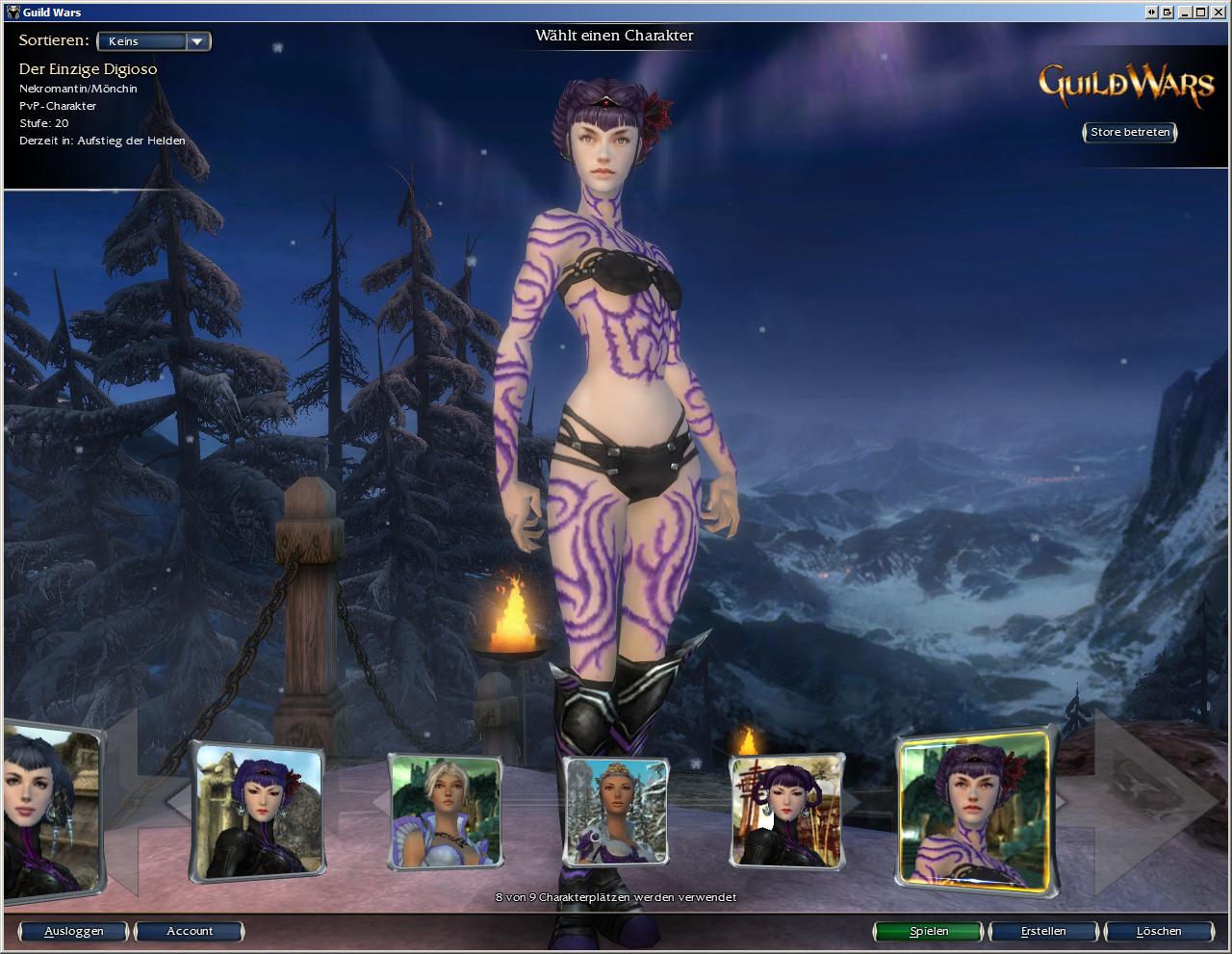Pick the gold-framed tattooed necromancer portrait
Viewport: 1232px width, 954px height.
tap(973, 811)
